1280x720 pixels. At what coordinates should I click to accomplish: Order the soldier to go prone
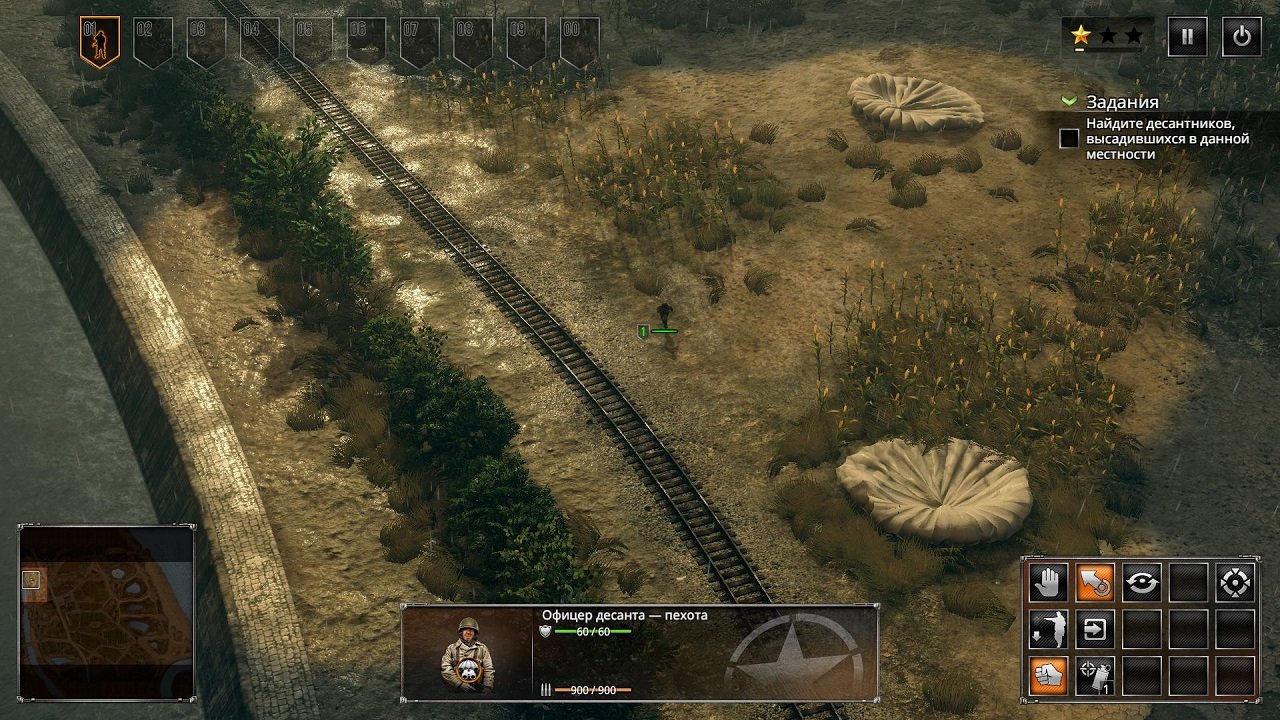pos(1047,626)
